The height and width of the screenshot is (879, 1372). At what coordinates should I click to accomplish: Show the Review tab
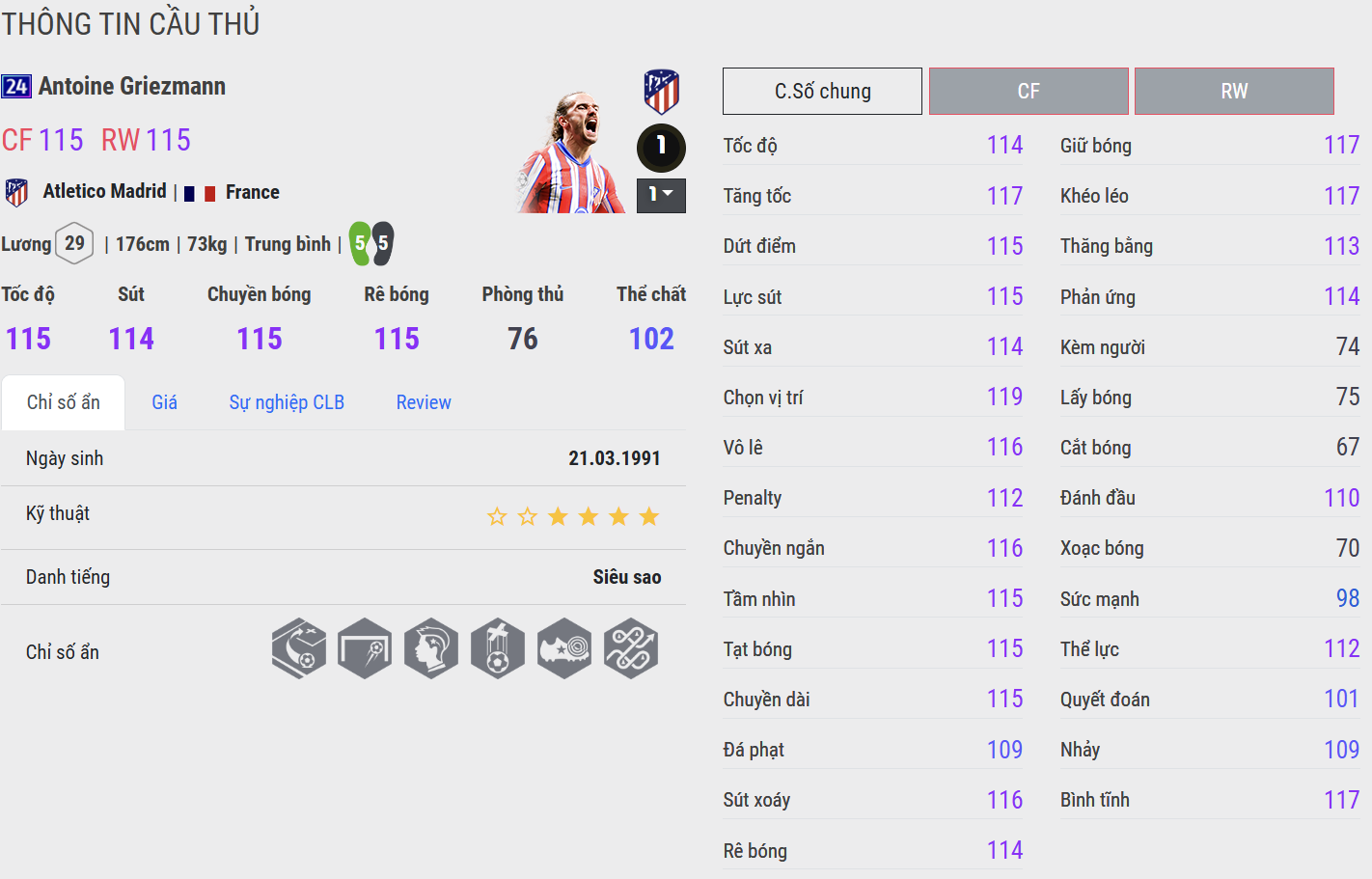pyautogui.click(x=424, y=402)
